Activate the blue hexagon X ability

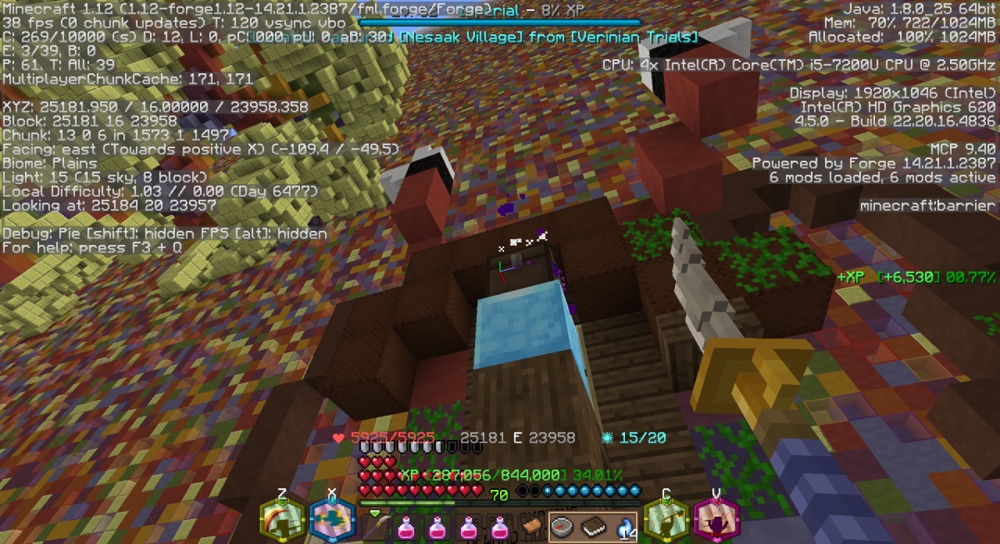point(333,519)
